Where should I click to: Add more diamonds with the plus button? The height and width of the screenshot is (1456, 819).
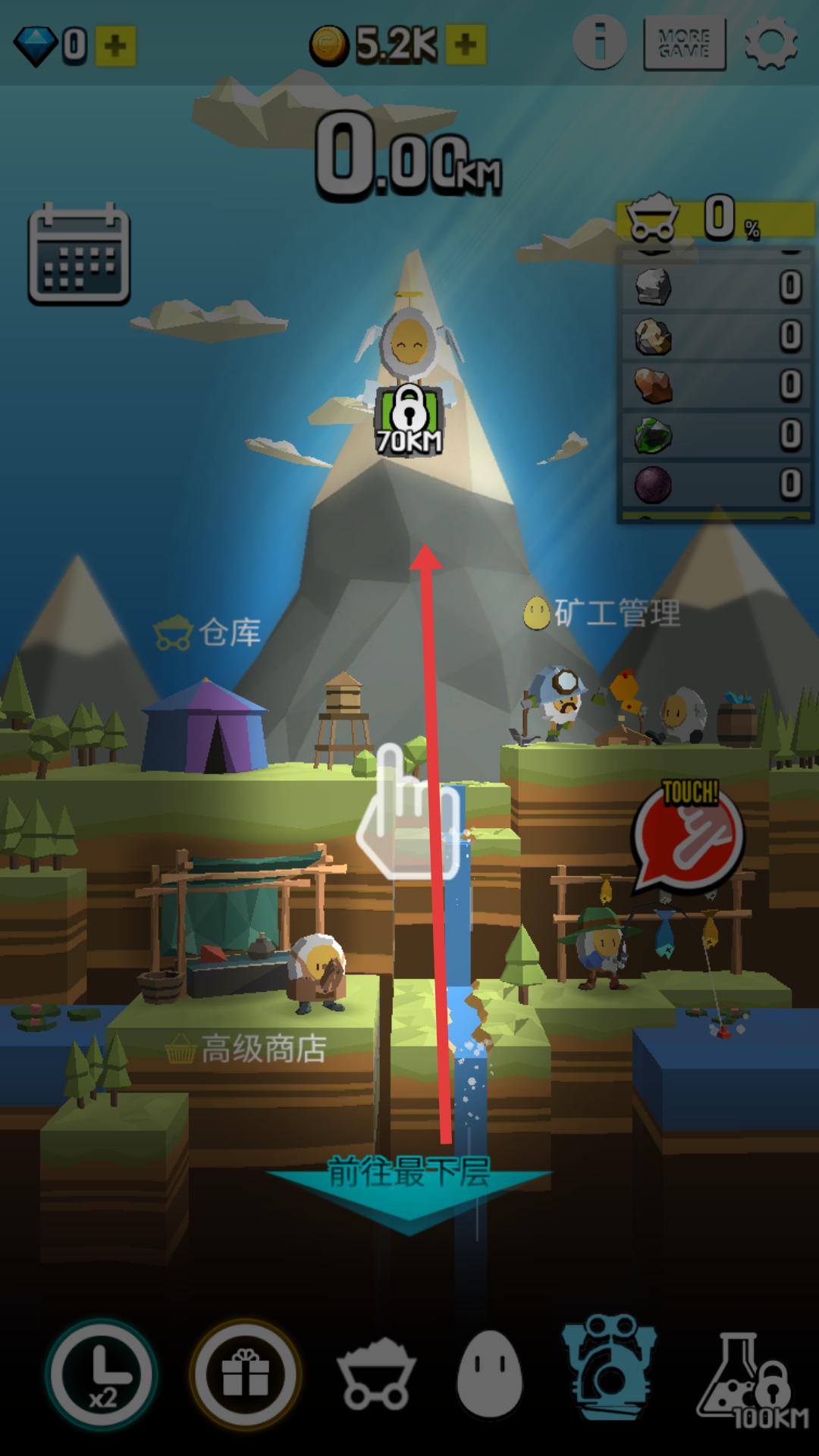pos(115,46)
